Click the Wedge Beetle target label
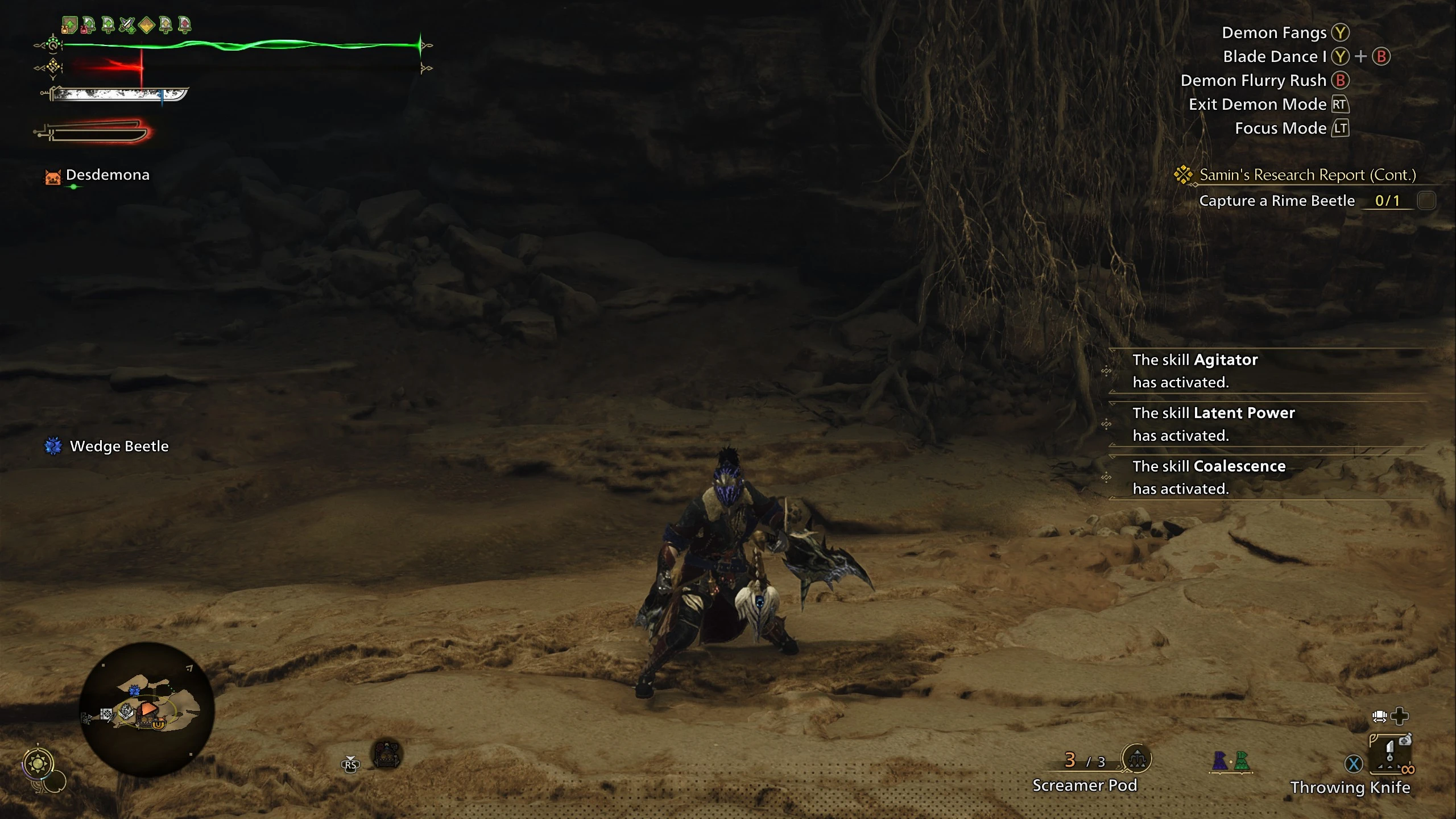The image size is (1456, 819). 119,446
